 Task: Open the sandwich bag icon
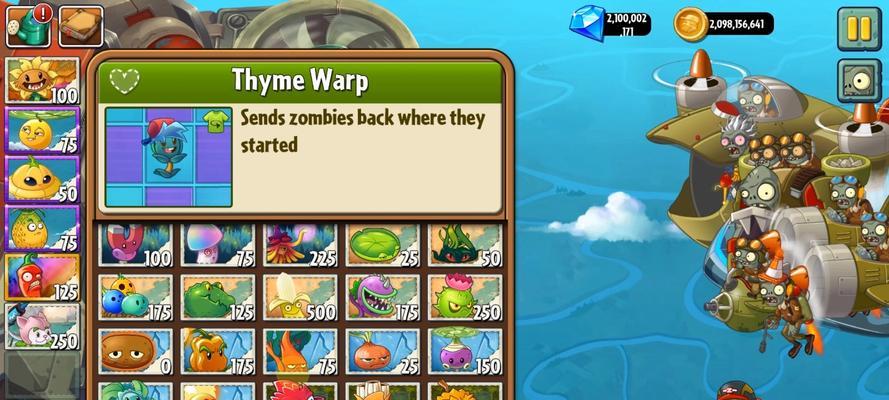80,27
